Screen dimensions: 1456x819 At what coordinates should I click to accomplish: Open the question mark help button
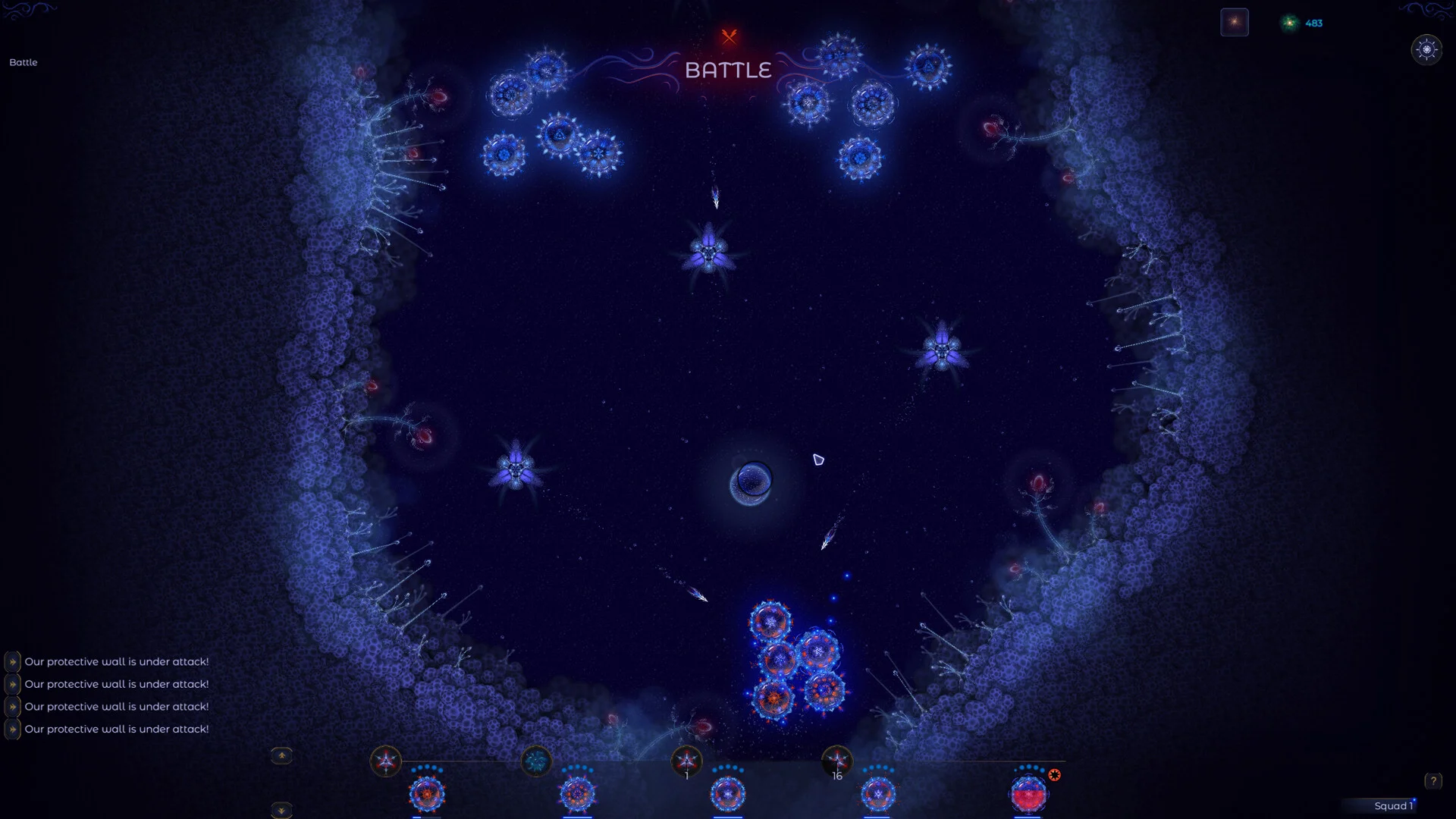tap(1432, 780)
